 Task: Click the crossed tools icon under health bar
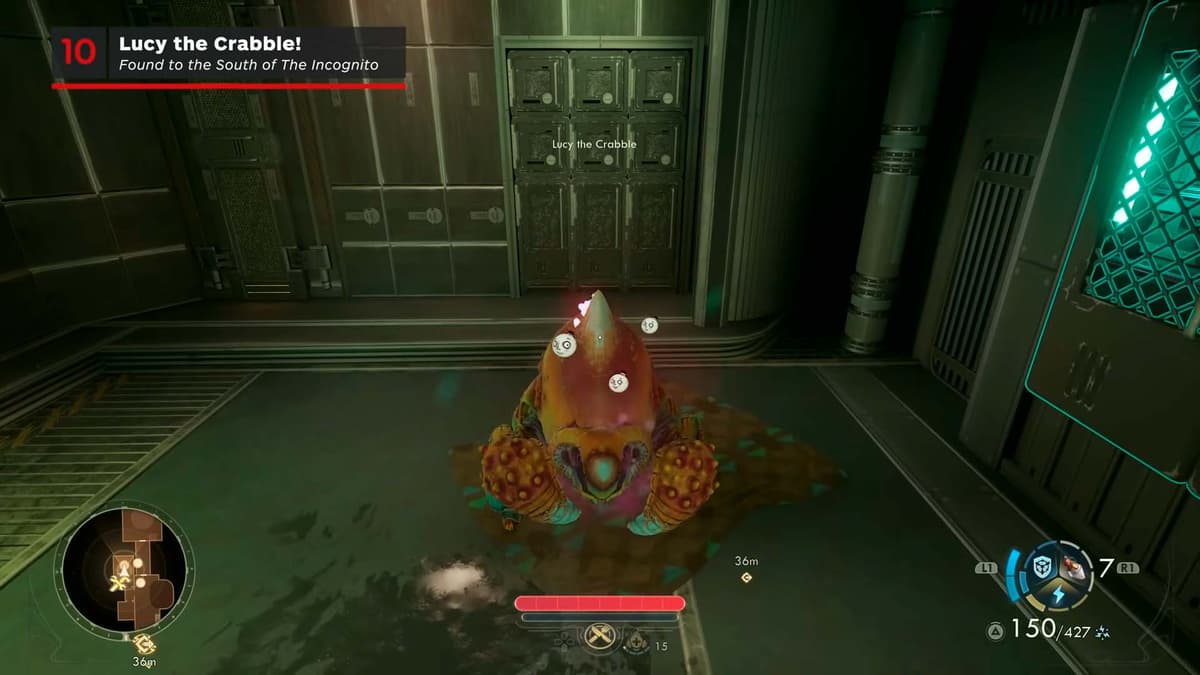pos(600,636)
